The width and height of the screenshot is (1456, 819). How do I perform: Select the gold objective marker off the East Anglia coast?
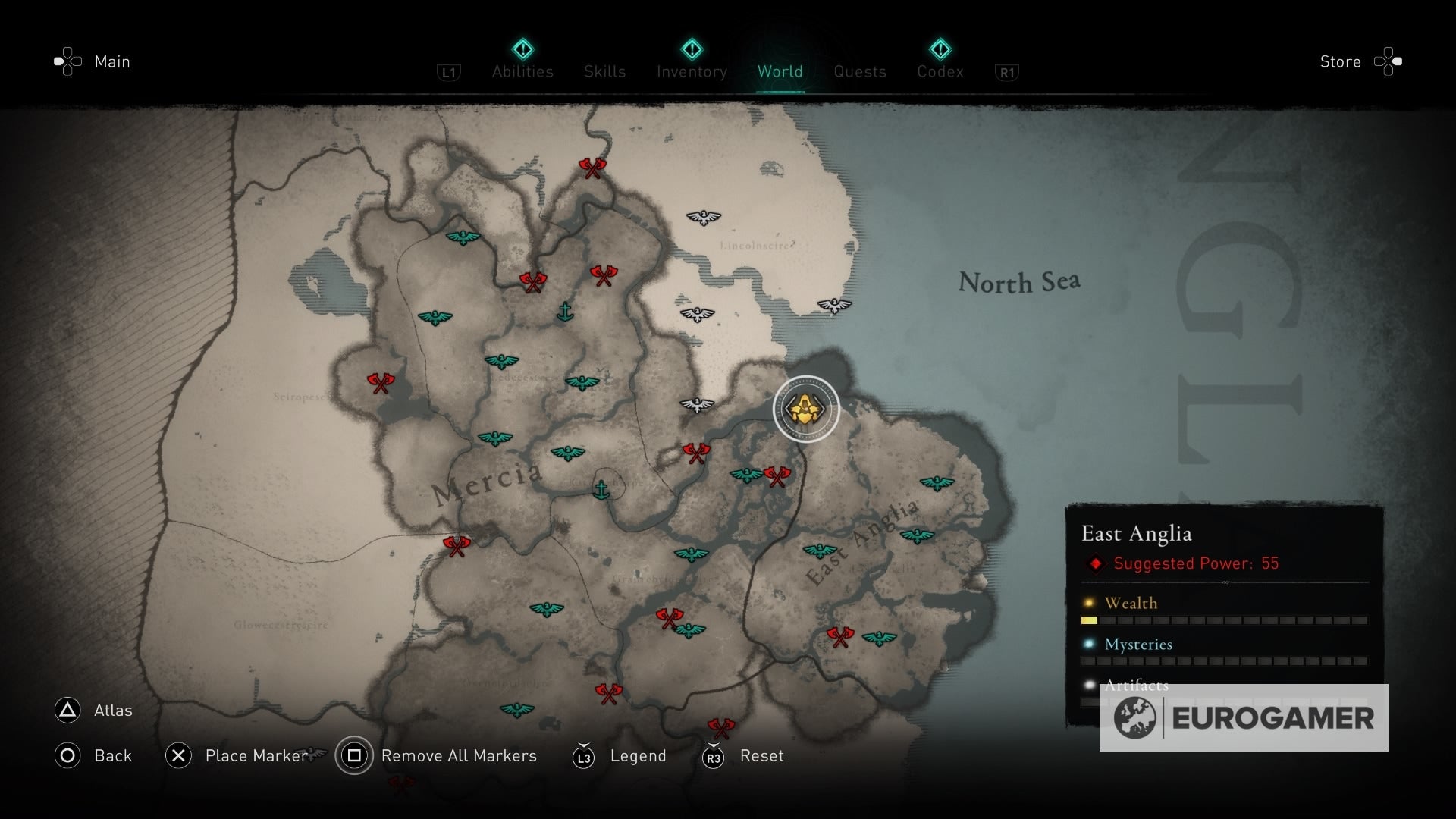[x=806, y=409]
